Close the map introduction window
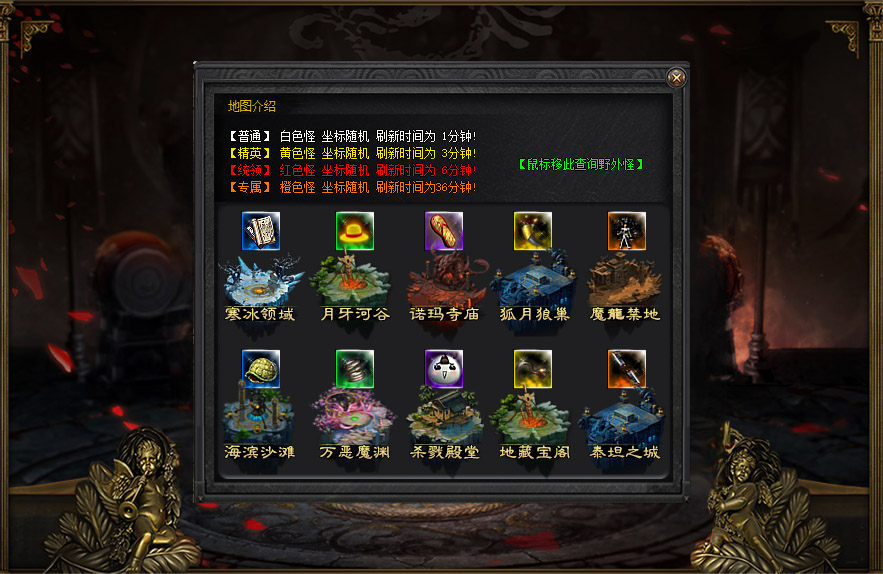This screenshot has height=574, width=883. pyautogui.click(x=677, y=77)
